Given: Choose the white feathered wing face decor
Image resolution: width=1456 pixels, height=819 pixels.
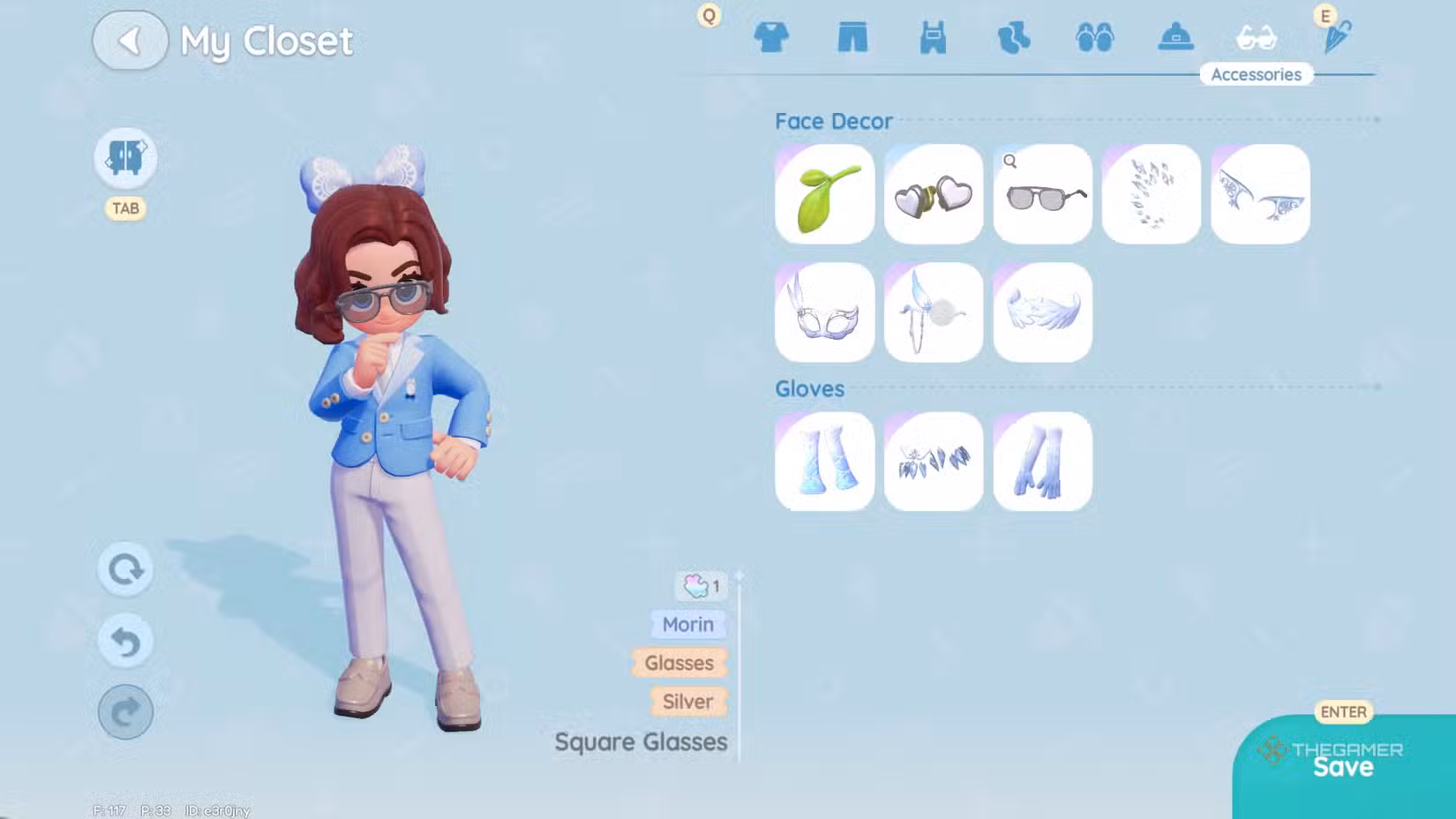Looking at the screenshot, I should [x=1043, y=312].
